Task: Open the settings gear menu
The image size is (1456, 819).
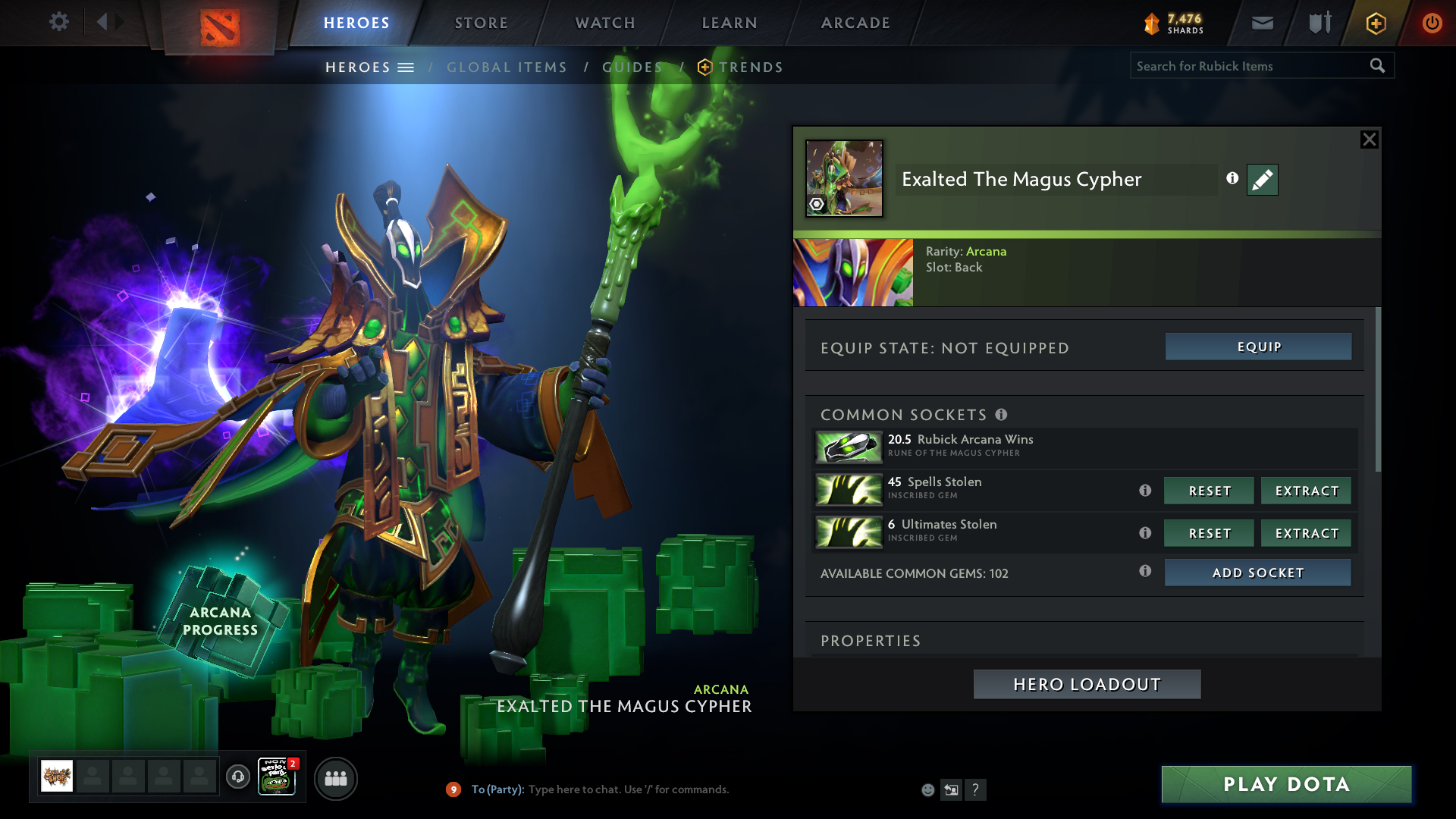Action: pos(58,22)
